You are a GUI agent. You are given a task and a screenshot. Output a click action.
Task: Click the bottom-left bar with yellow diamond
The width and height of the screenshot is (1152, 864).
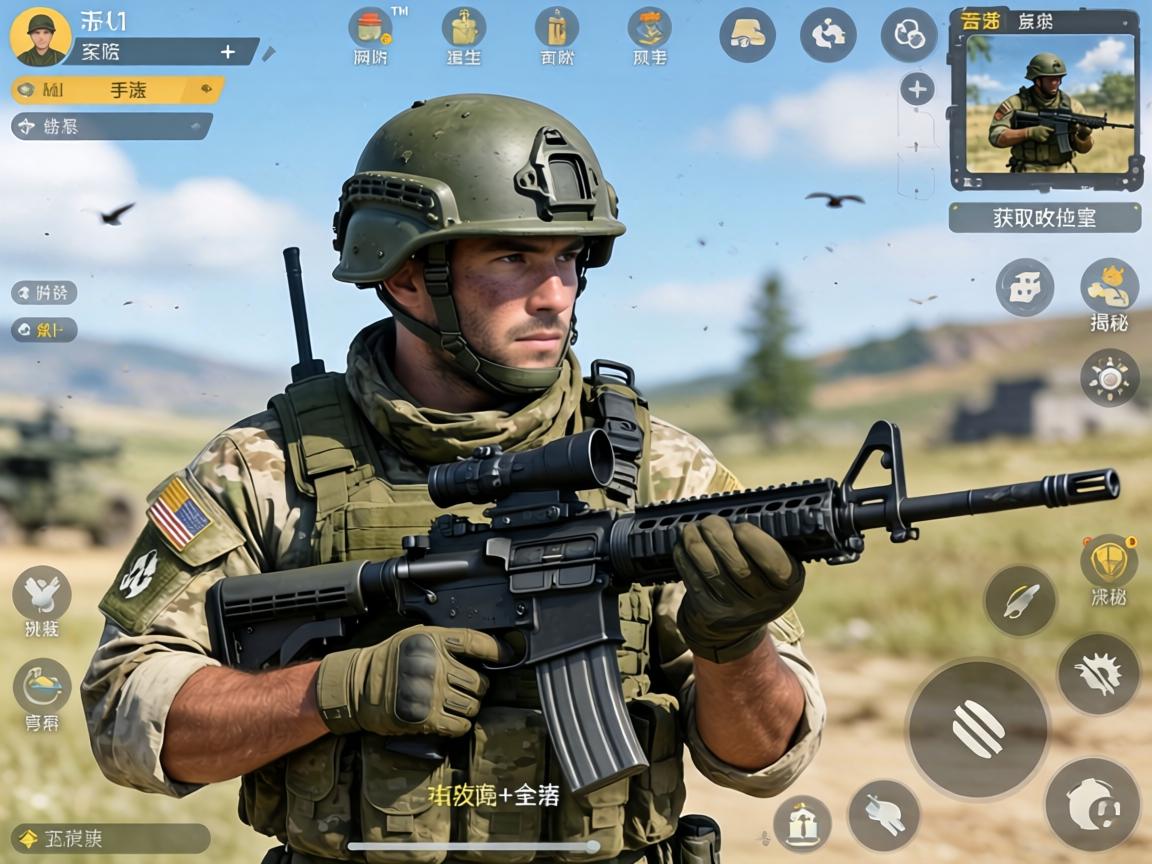pos(110,838)
